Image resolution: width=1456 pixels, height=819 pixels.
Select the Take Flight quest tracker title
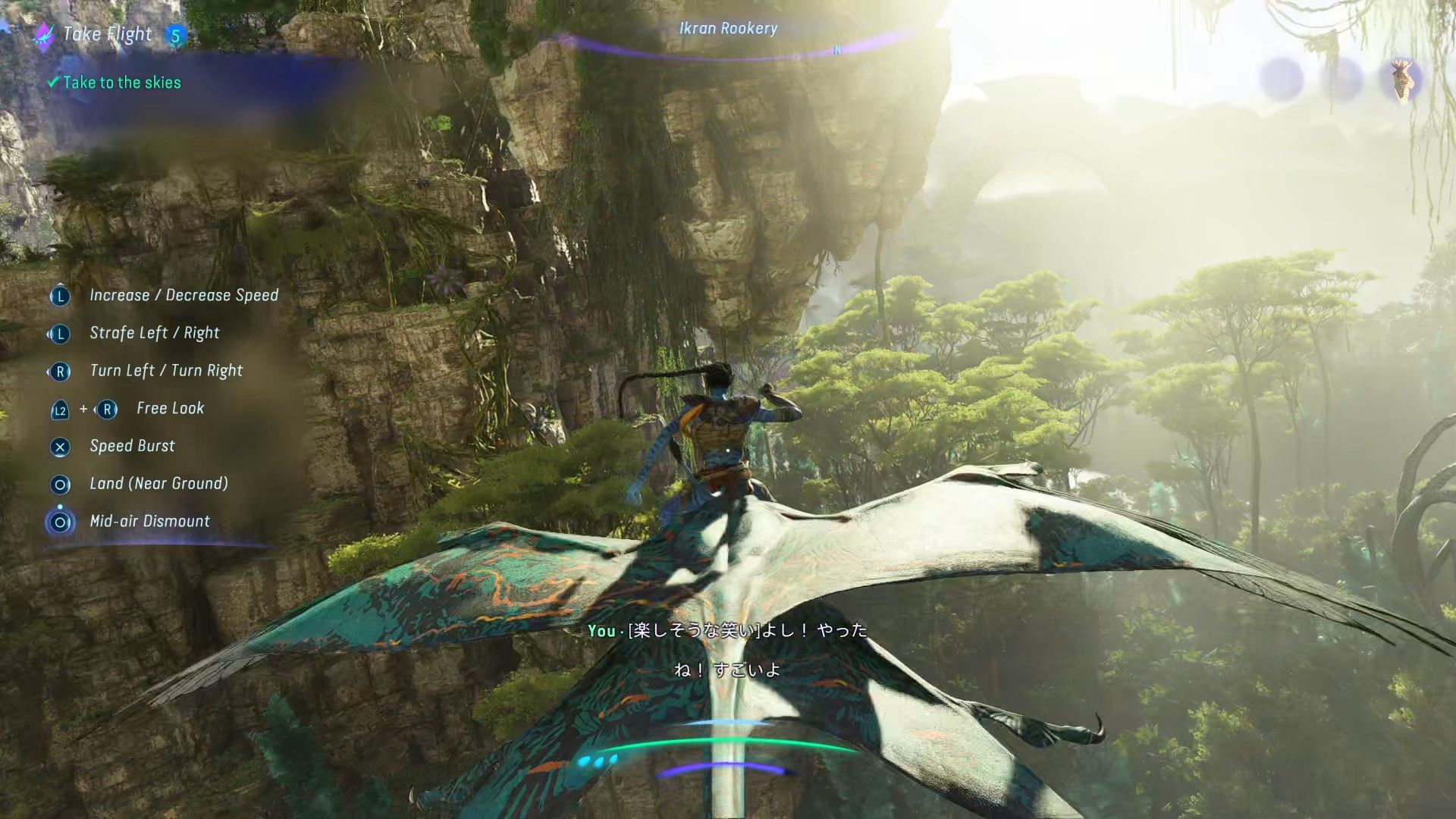(x=107, y=34)
